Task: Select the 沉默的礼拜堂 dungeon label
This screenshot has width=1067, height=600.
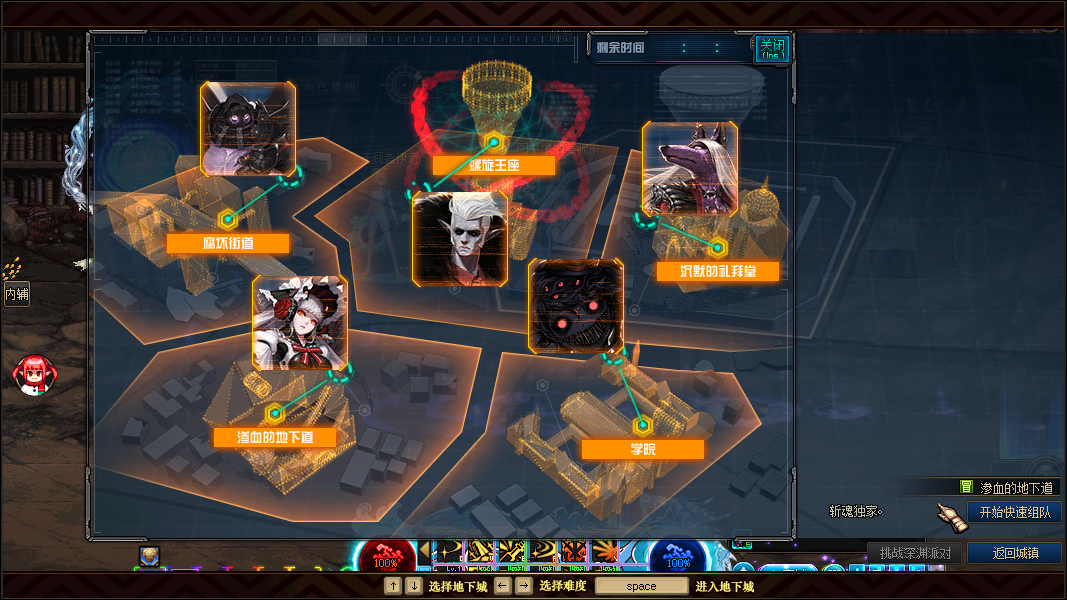Action: pos(718,271)
